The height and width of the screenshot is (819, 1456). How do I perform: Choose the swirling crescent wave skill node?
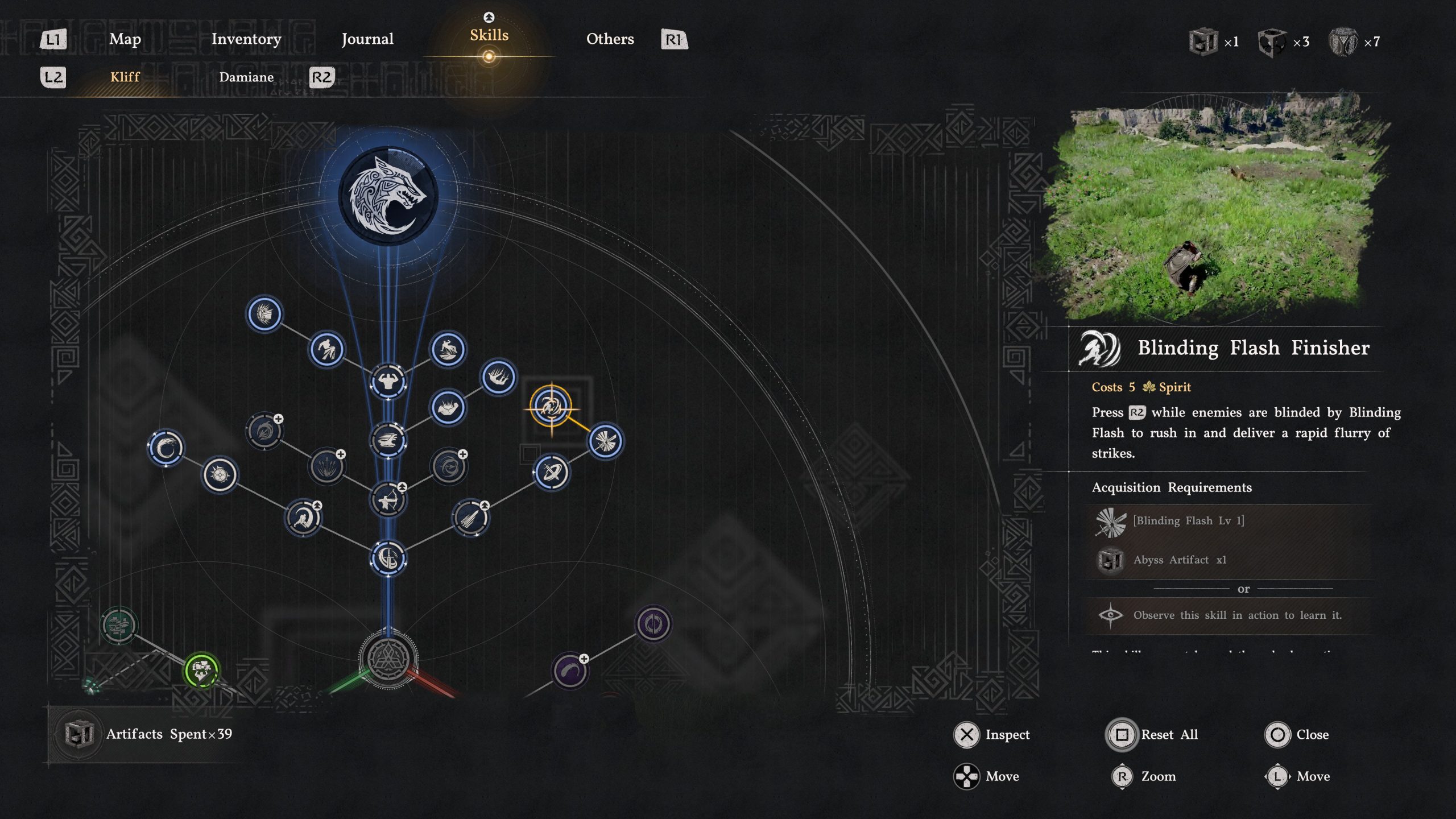click(166, 448)
